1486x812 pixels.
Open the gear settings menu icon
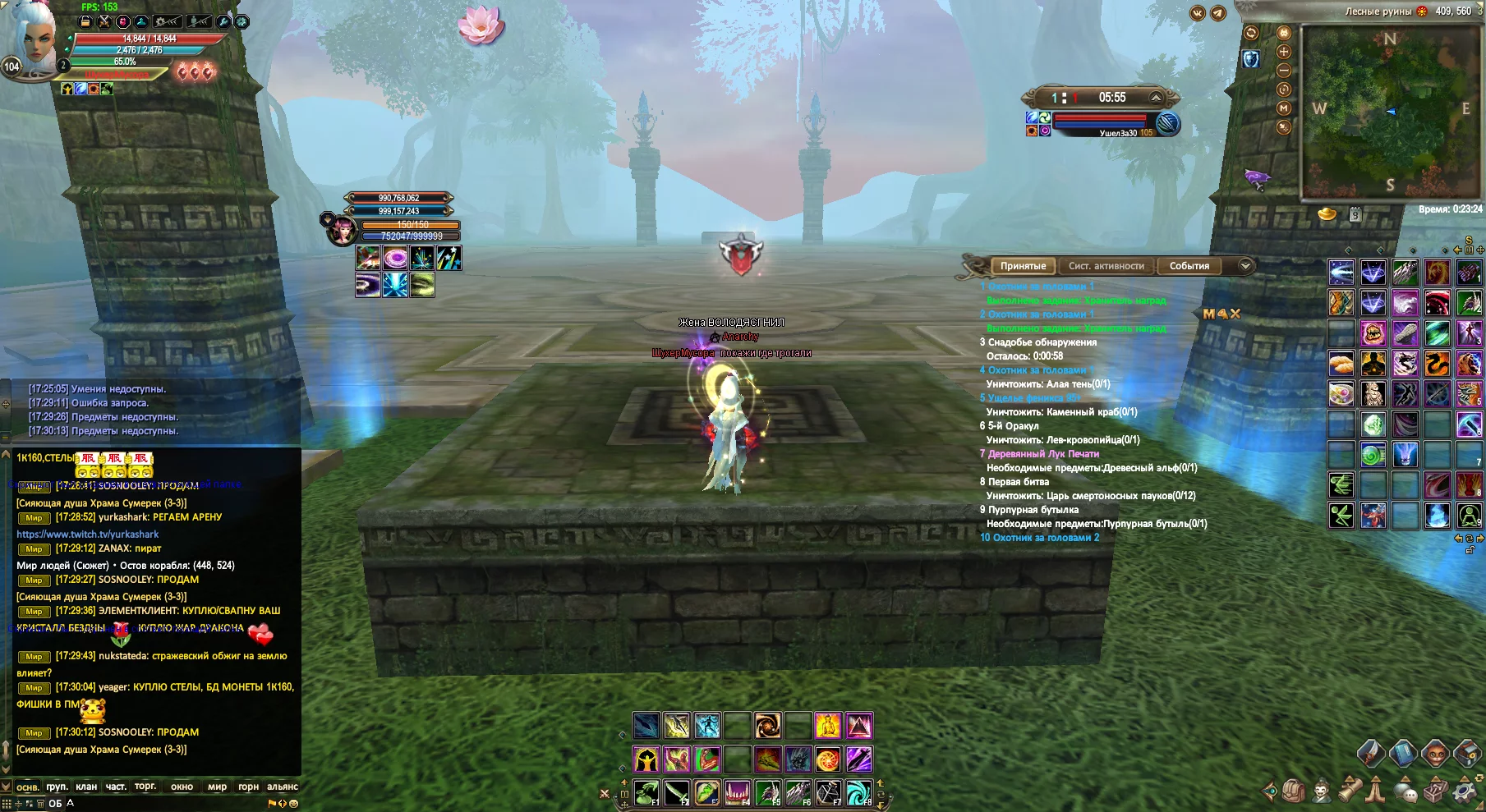(x=1465, y=791)
